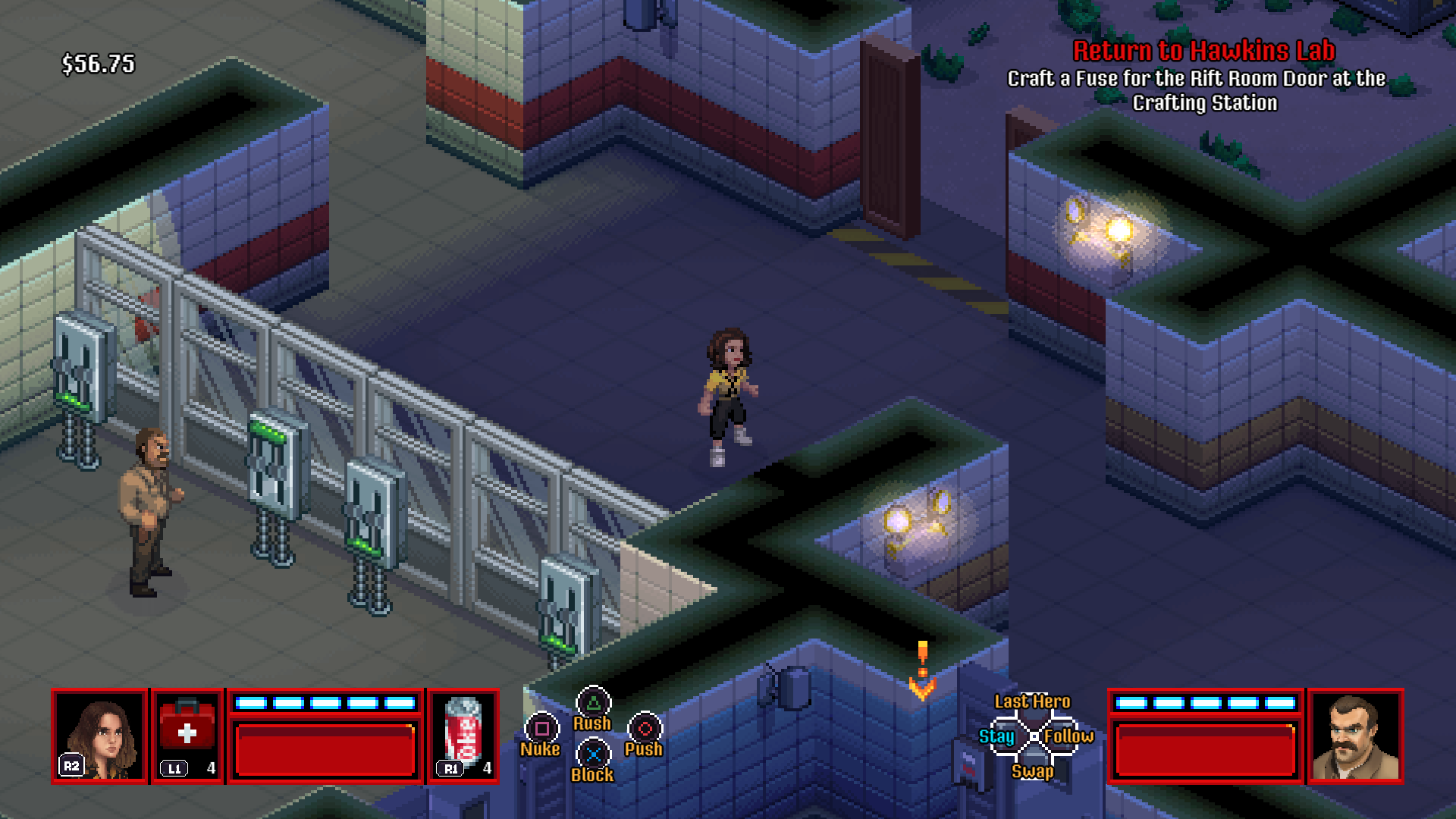Select the active hero portrait of the brown-haired girl
The image size is (1456, 819).
point(99,735)
